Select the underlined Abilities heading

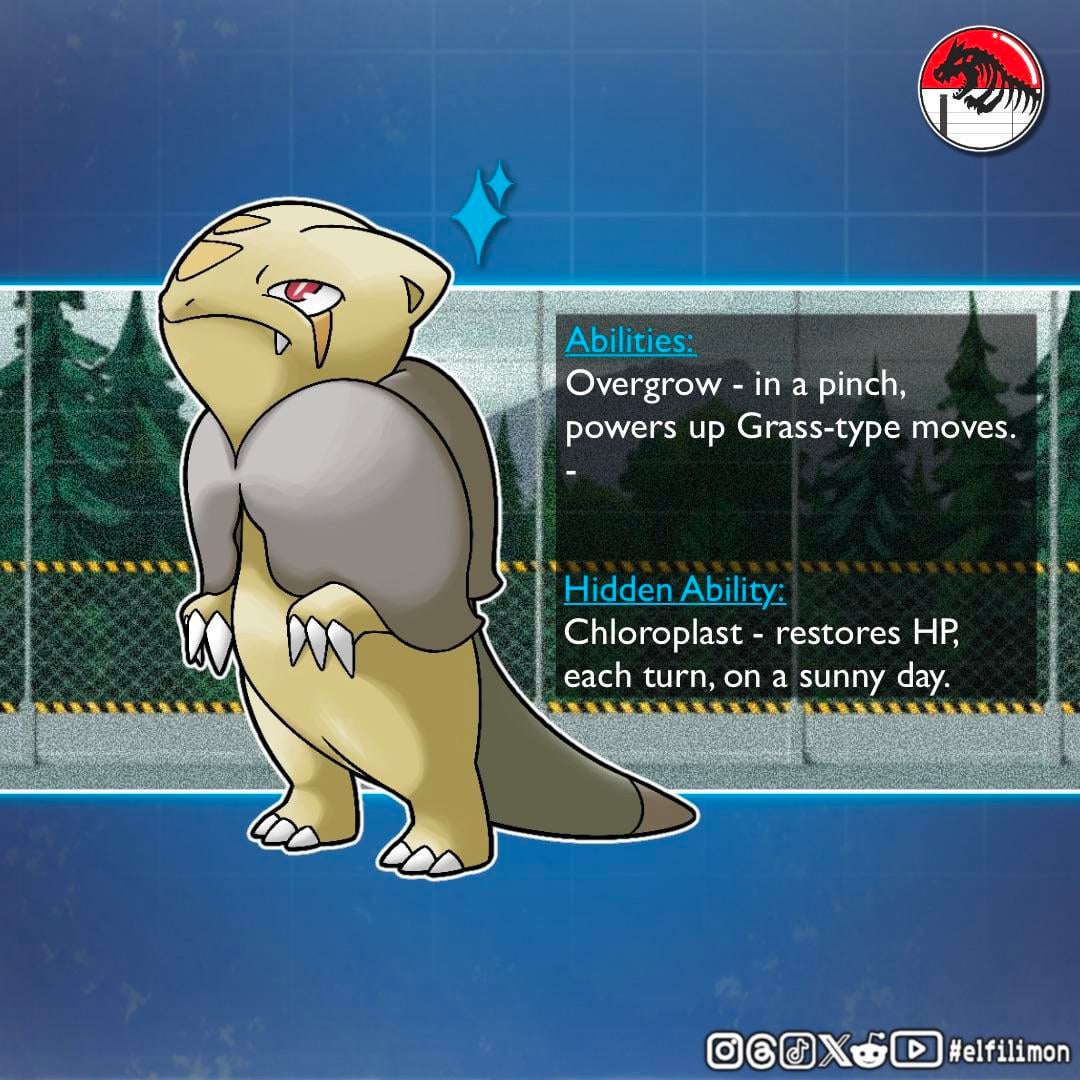click(630, 341)
